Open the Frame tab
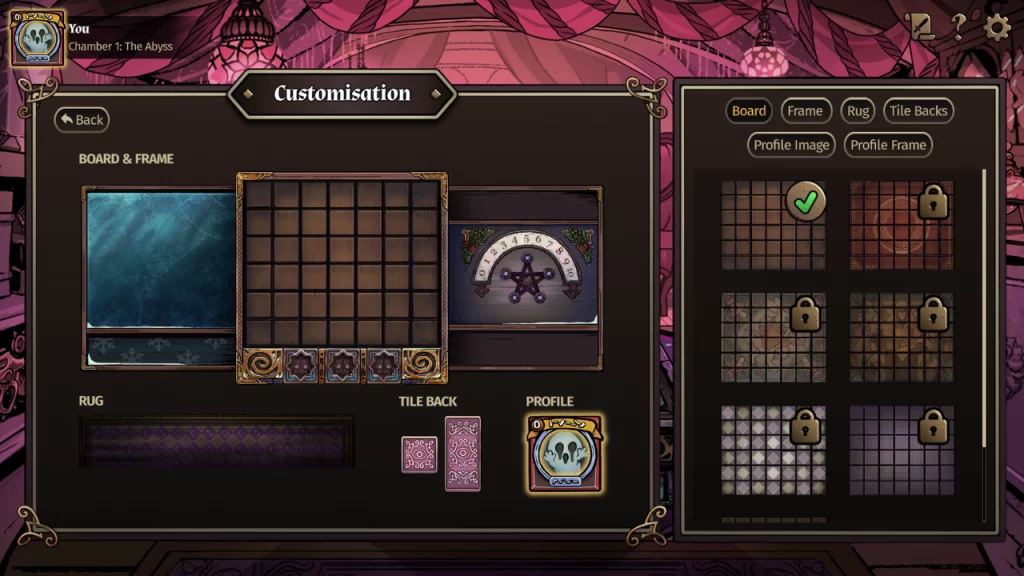The image size is (1024, 576). [x=805, y=111]
